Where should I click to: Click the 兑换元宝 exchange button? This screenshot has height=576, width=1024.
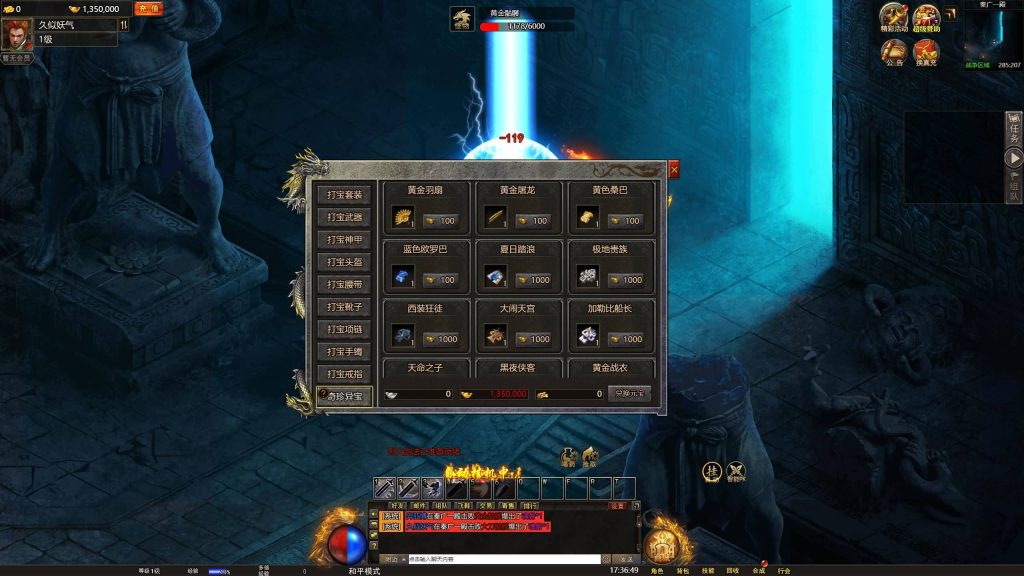tap(629, 394)
